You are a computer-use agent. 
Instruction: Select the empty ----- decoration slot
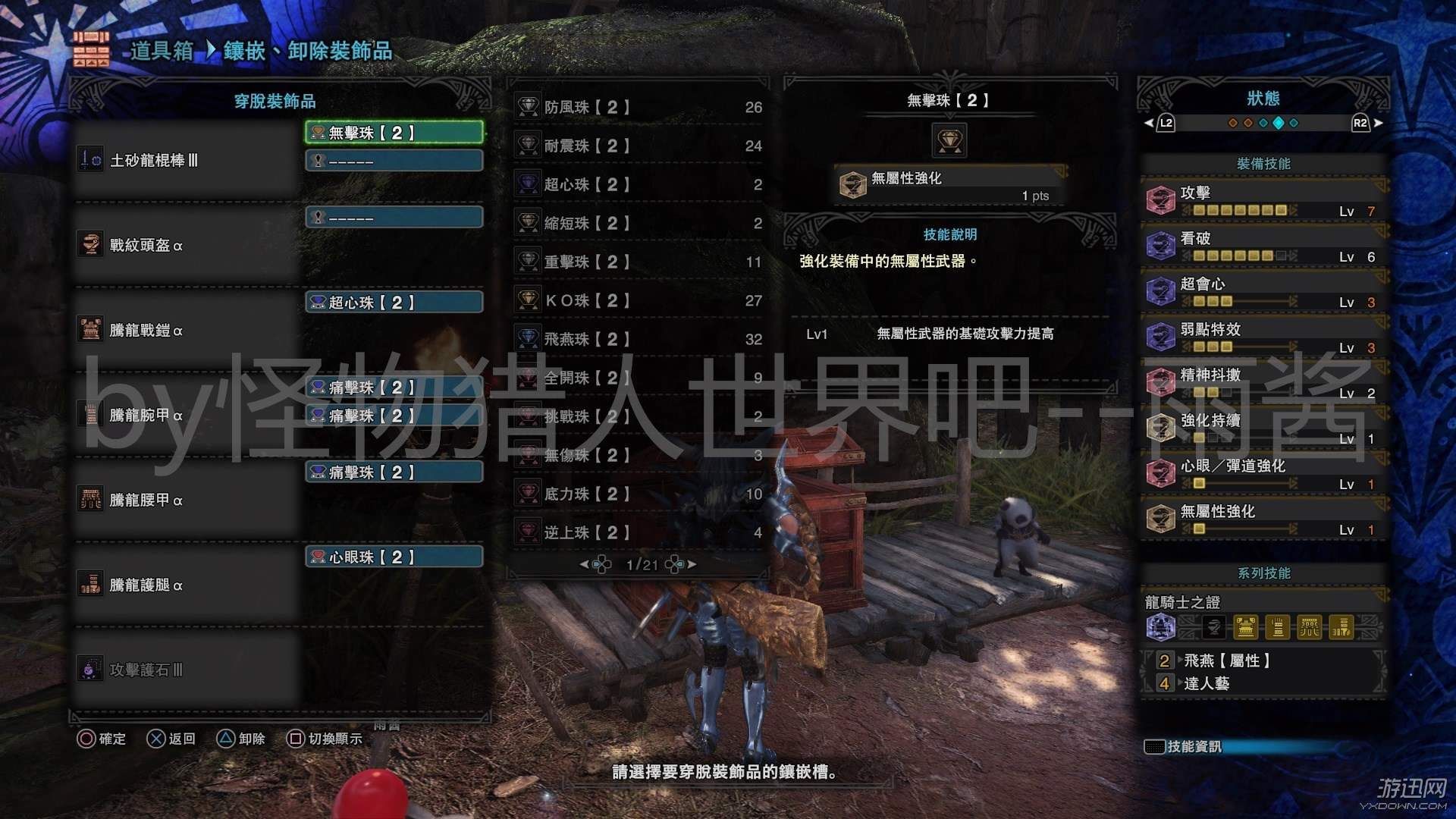(394, 161)
